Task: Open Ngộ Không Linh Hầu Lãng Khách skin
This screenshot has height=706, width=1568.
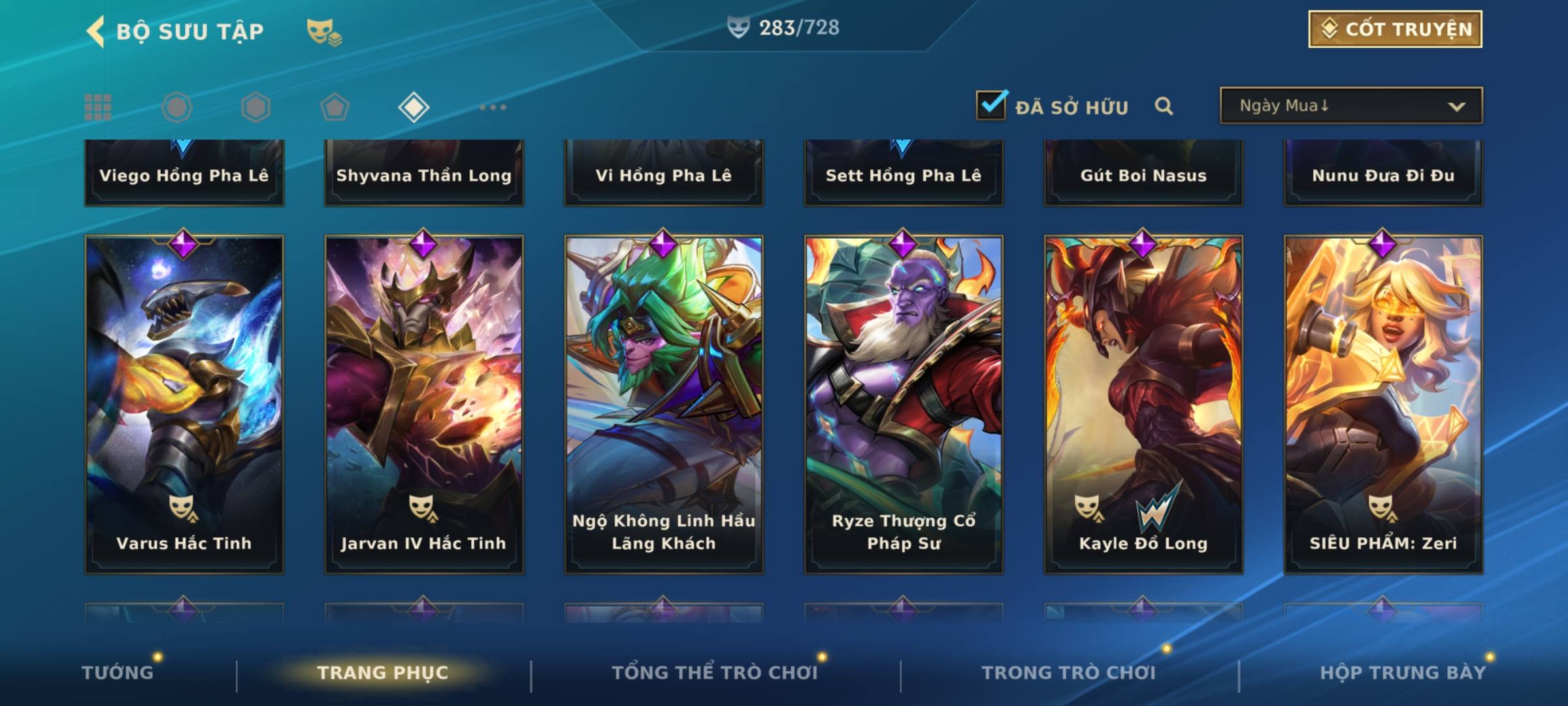Action: (664, 404)
